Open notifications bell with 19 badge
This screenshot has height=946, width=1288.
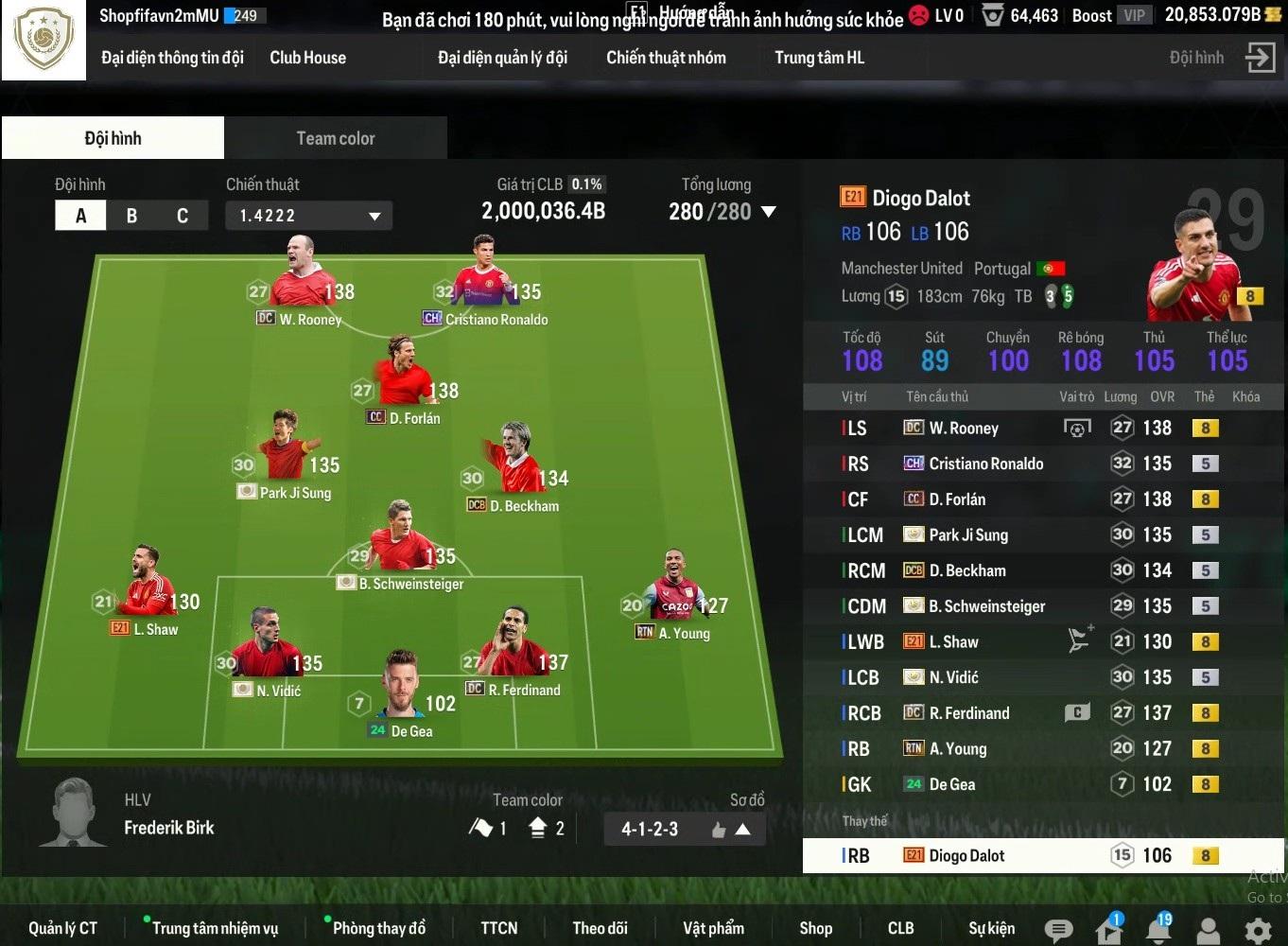(x=1158, y=929)
